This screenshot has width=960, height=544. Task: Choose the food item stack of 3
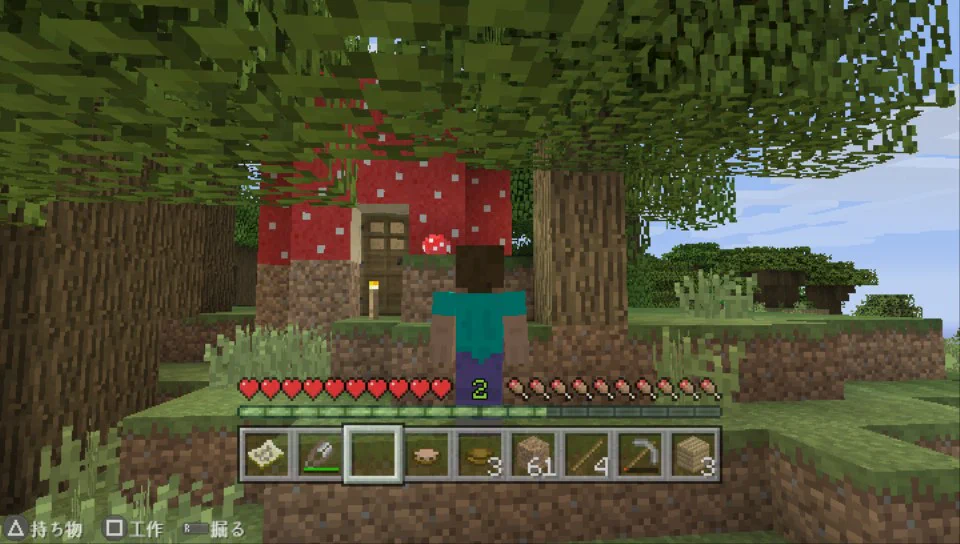tap(481, 455)
